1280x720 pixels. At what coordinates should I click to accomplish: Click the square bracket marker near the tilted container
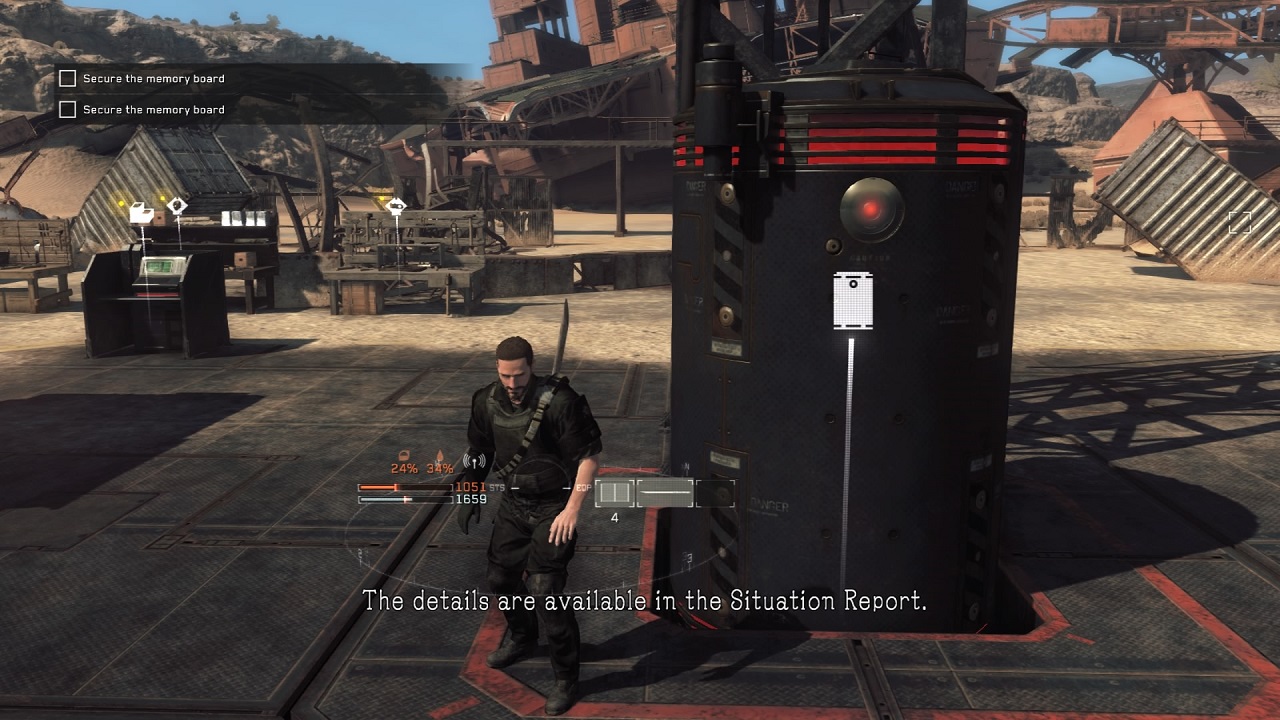[1239, 222]
